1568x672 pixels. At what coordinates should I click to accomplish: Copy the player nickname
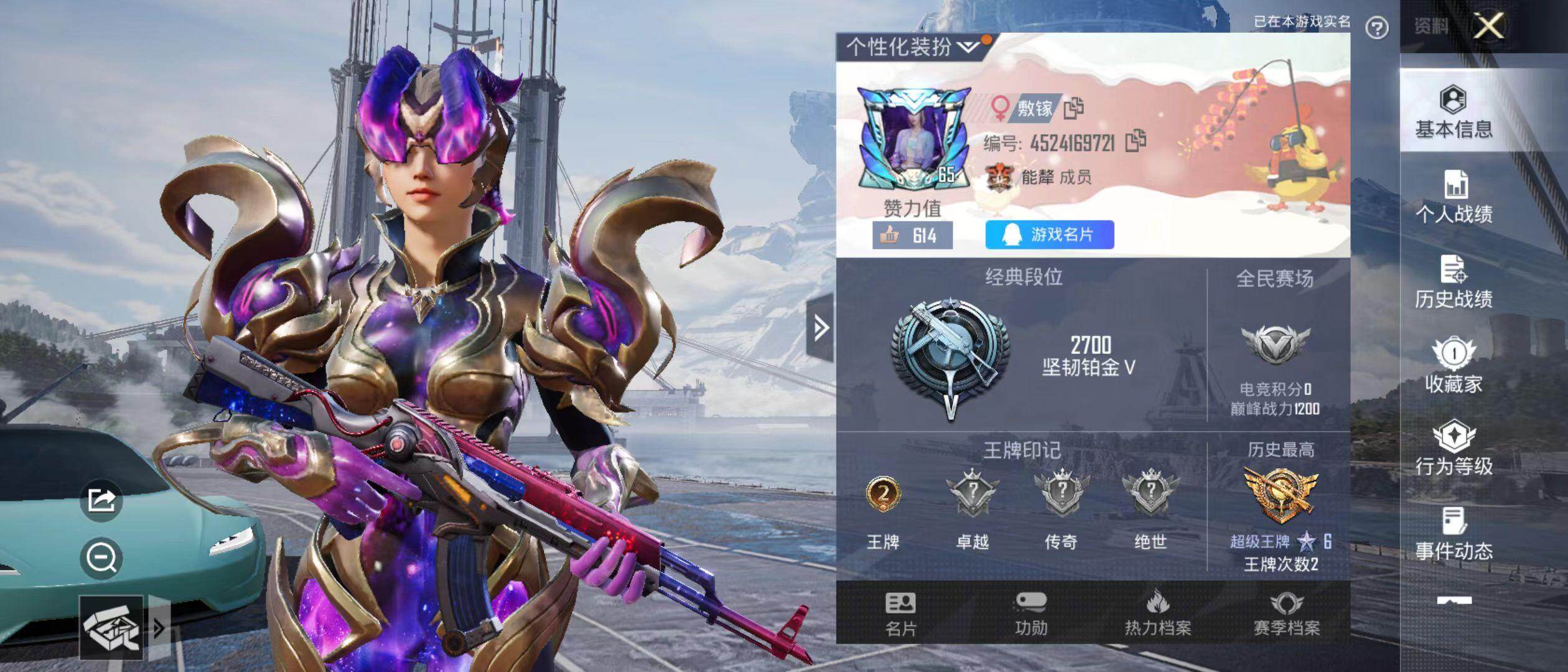(1073, 108)
